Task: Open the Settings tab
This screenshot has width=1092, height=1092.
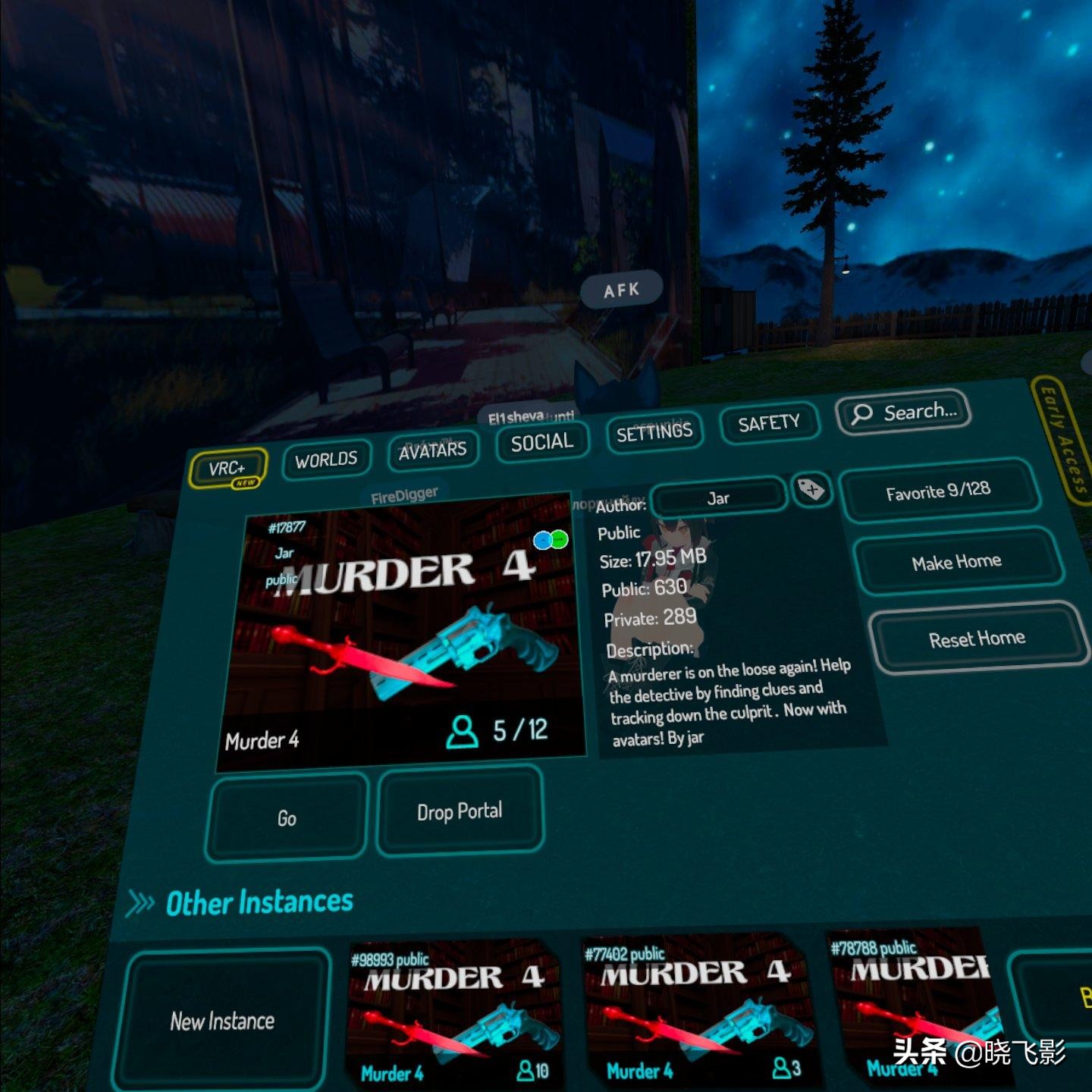Action: 654,433
